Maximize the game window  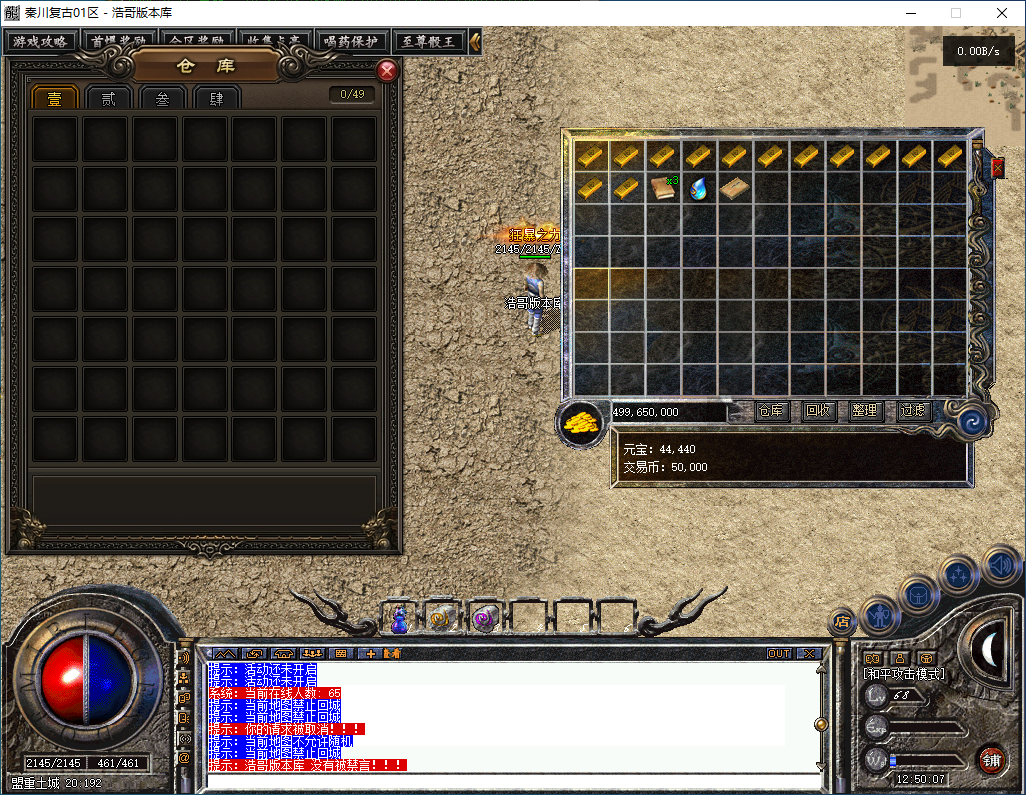956,13
